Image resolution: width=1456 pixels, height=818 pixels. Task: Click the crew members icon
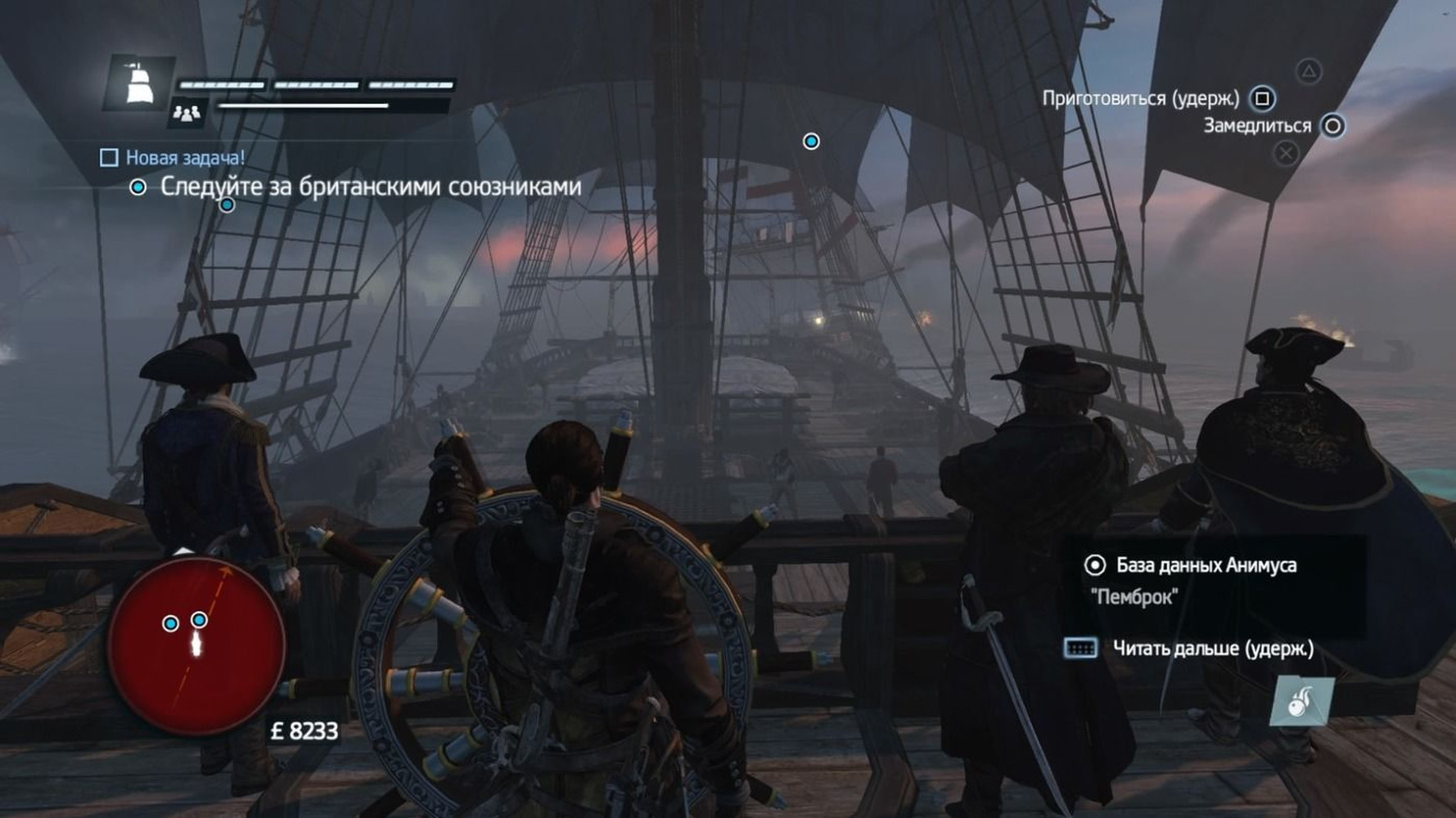click(187, 113)
